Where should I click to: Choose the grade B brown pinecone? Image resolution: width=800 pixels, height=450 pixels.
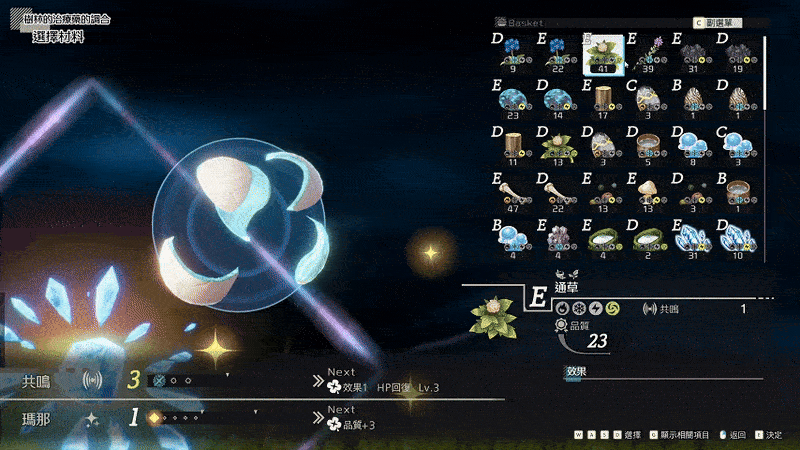click(x=693, y=99)
